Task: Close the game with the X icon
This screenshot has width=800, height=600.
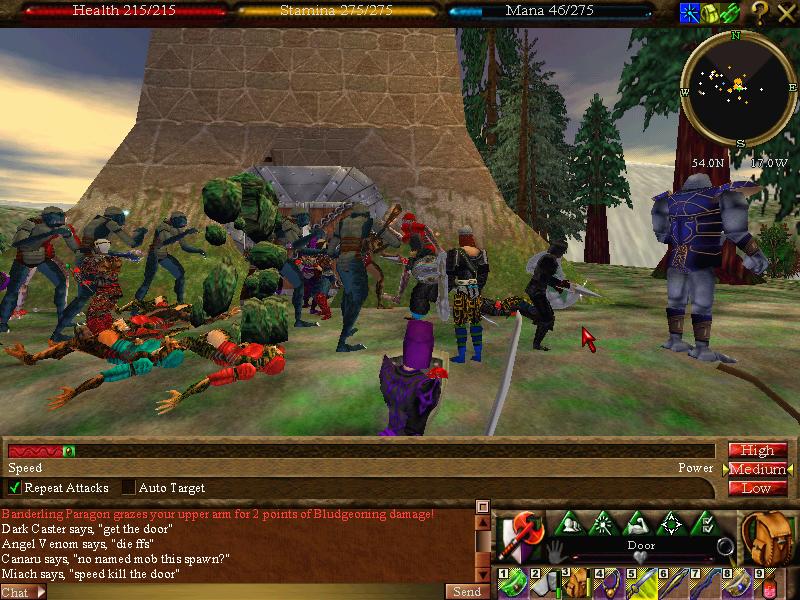Action: click(x=786, y=12)
